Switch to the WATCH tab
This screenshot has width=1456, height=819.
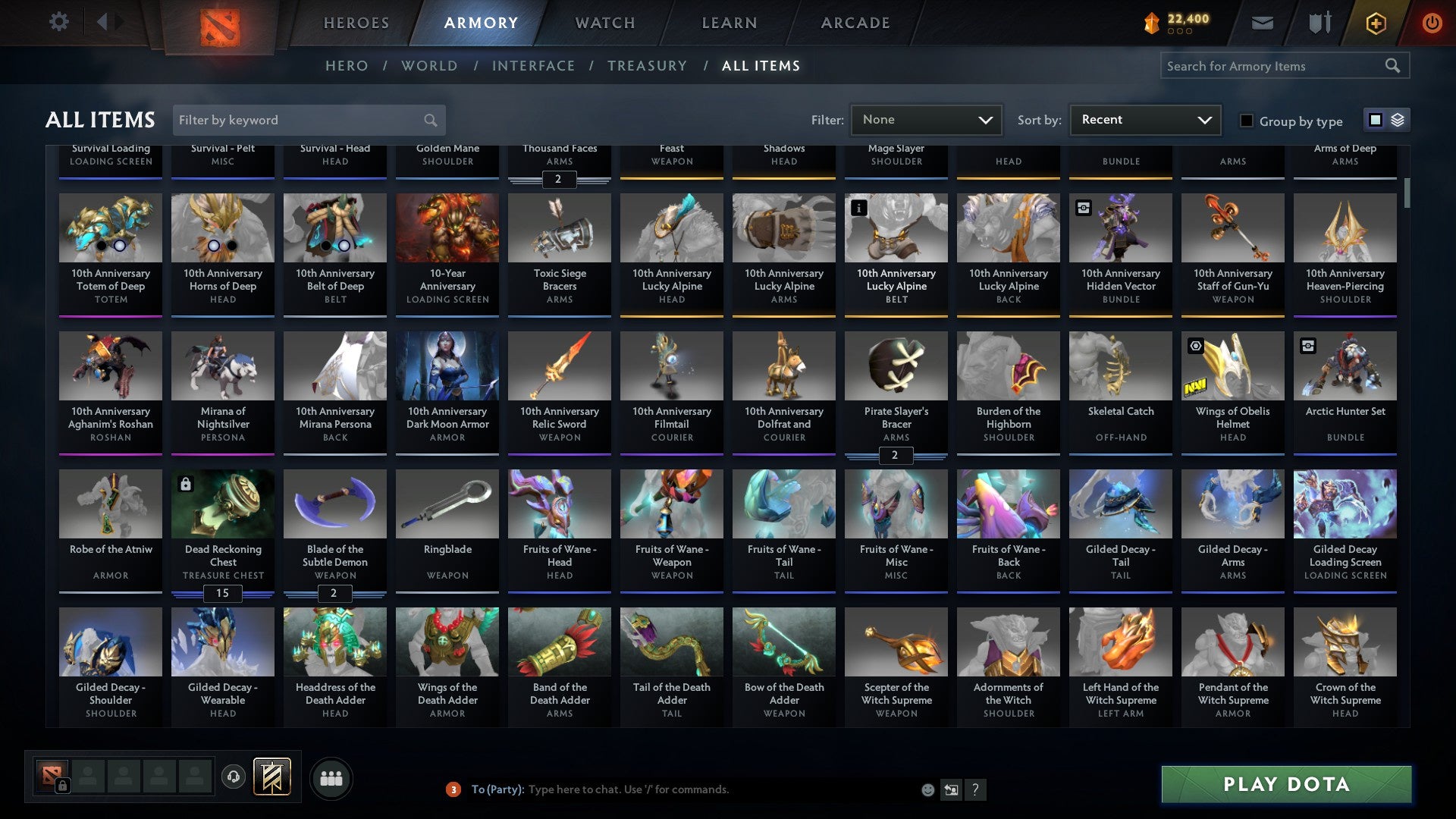604,23
